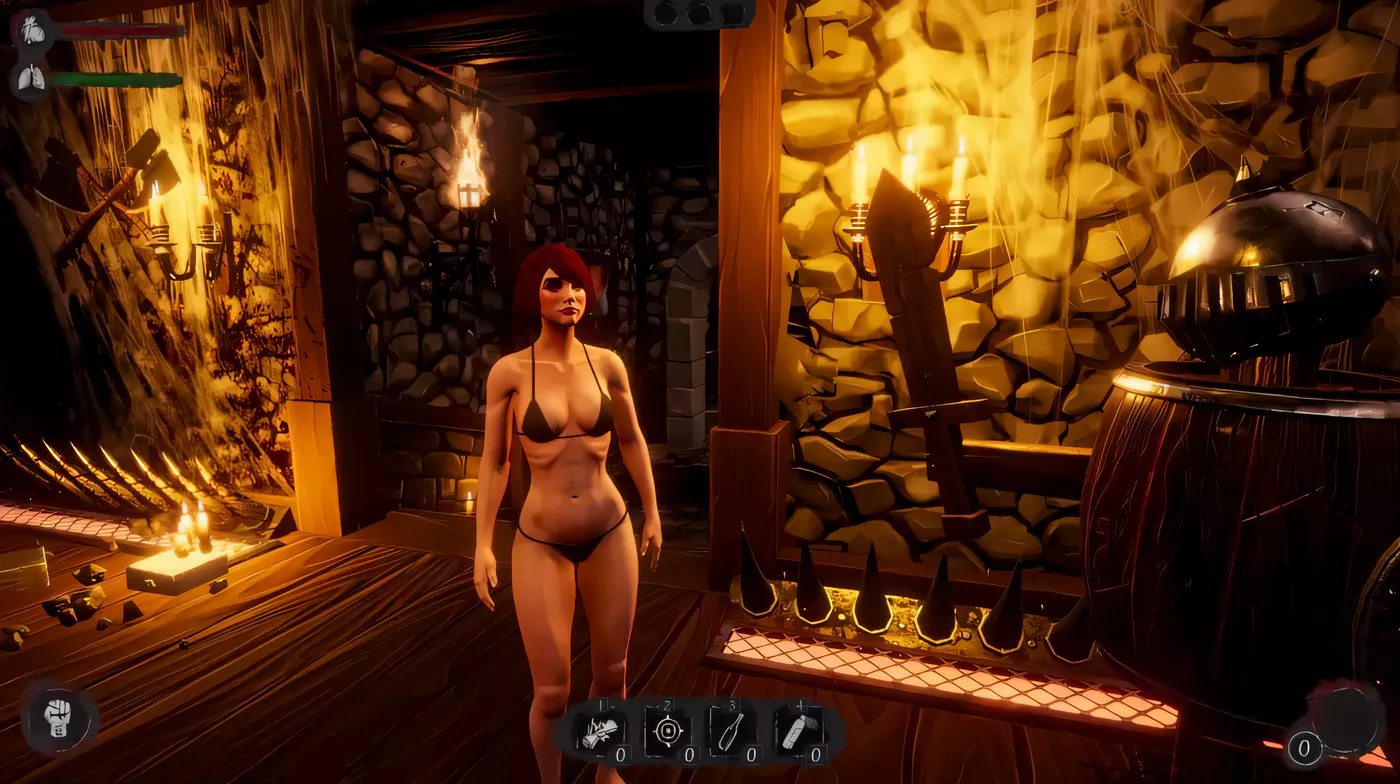Image resolution: width=1400 pixels, height=784 pixels.
Task: Click the item count badge under the claw slot
Action: [621, 754]
